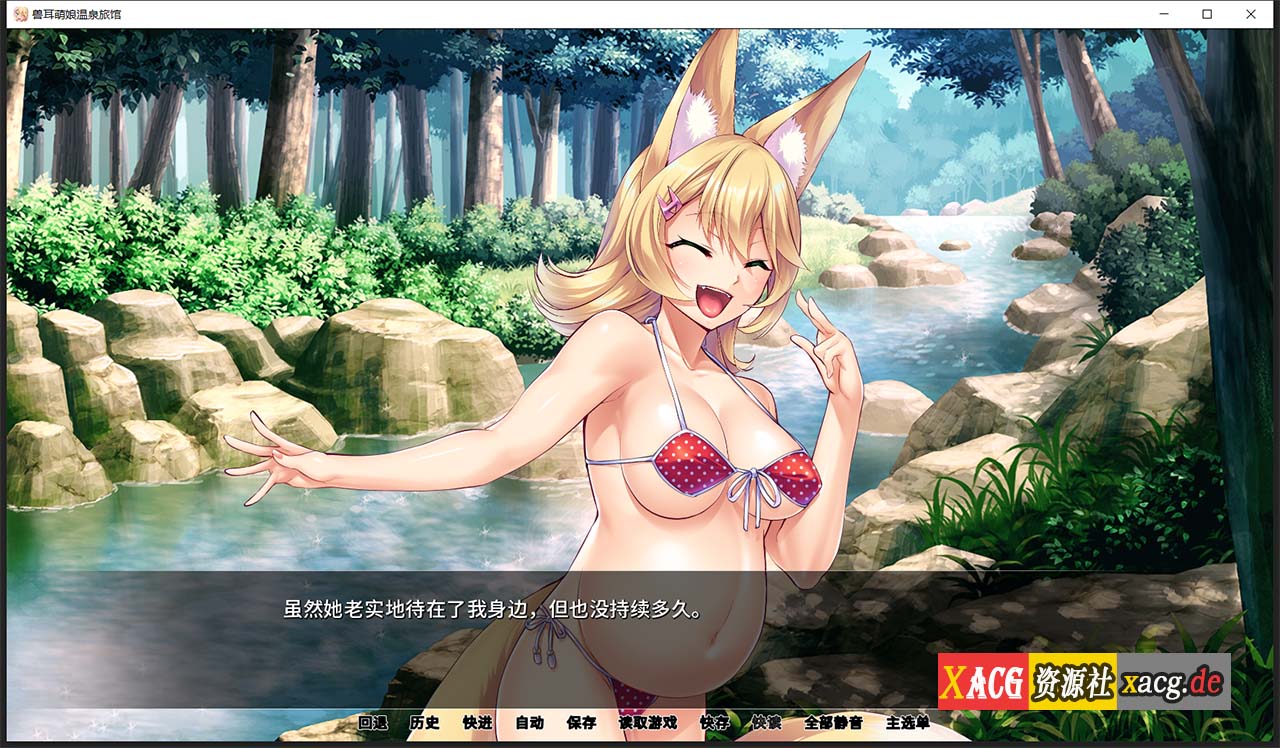Screen dimensions: 1280x748
Task: Maximize the game window
Action: pos(1206,14)
